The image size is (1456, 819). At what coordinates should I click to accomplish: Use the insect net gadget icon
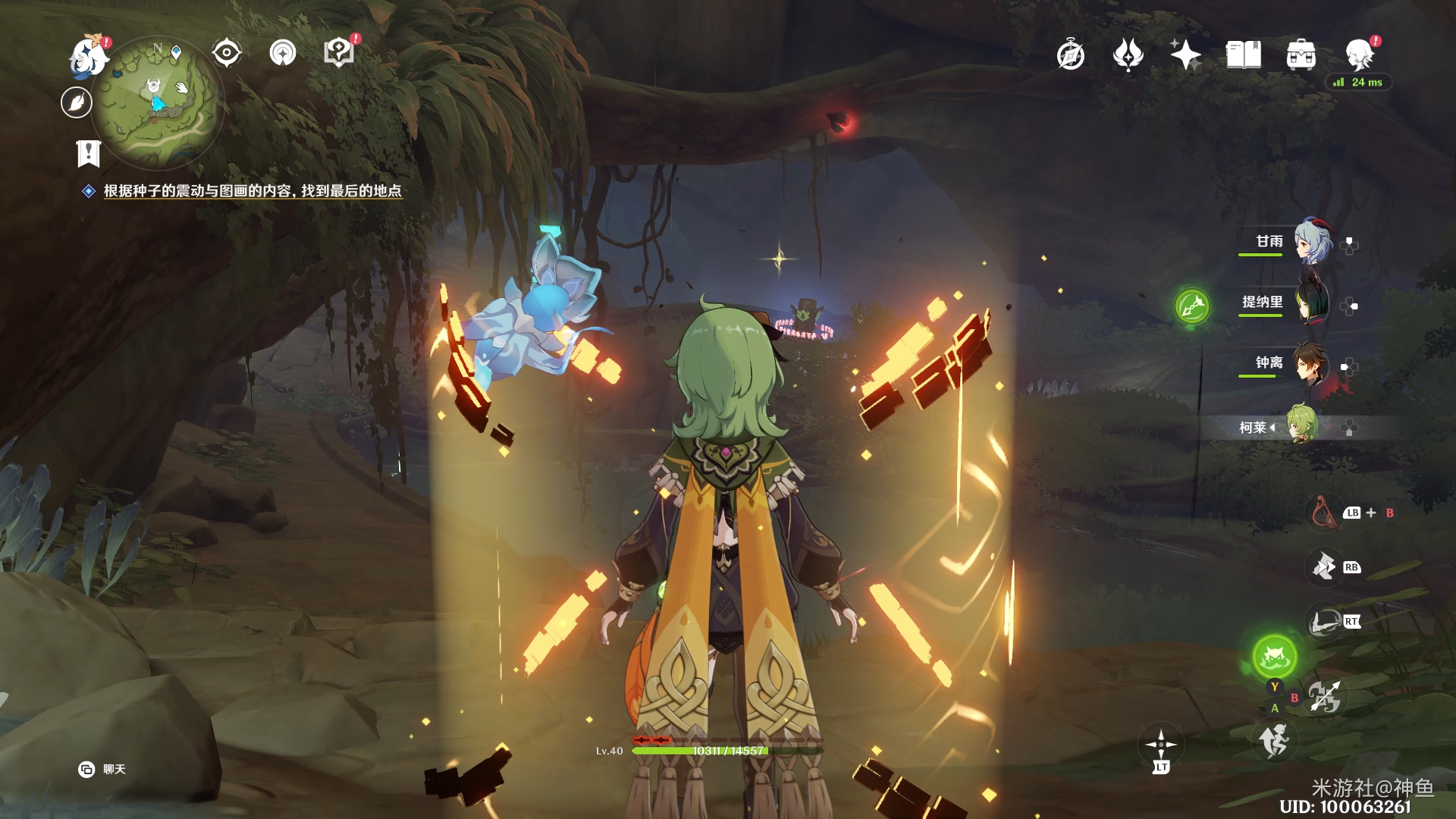1324,513
